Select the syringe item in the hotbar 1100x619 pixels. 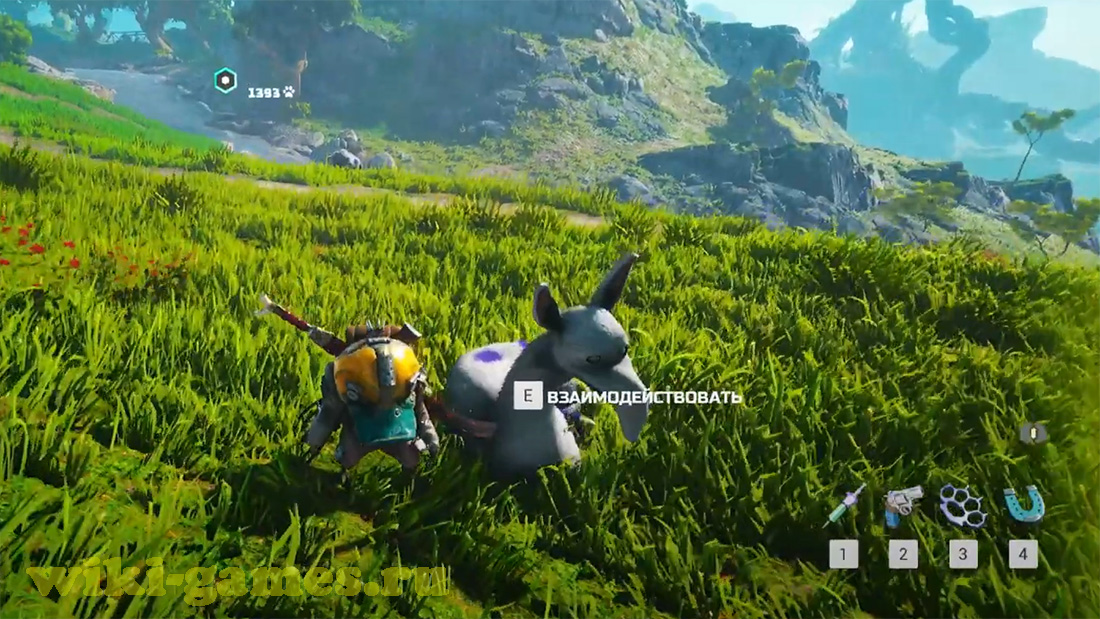pyautogui.click(x=844, y=506)
